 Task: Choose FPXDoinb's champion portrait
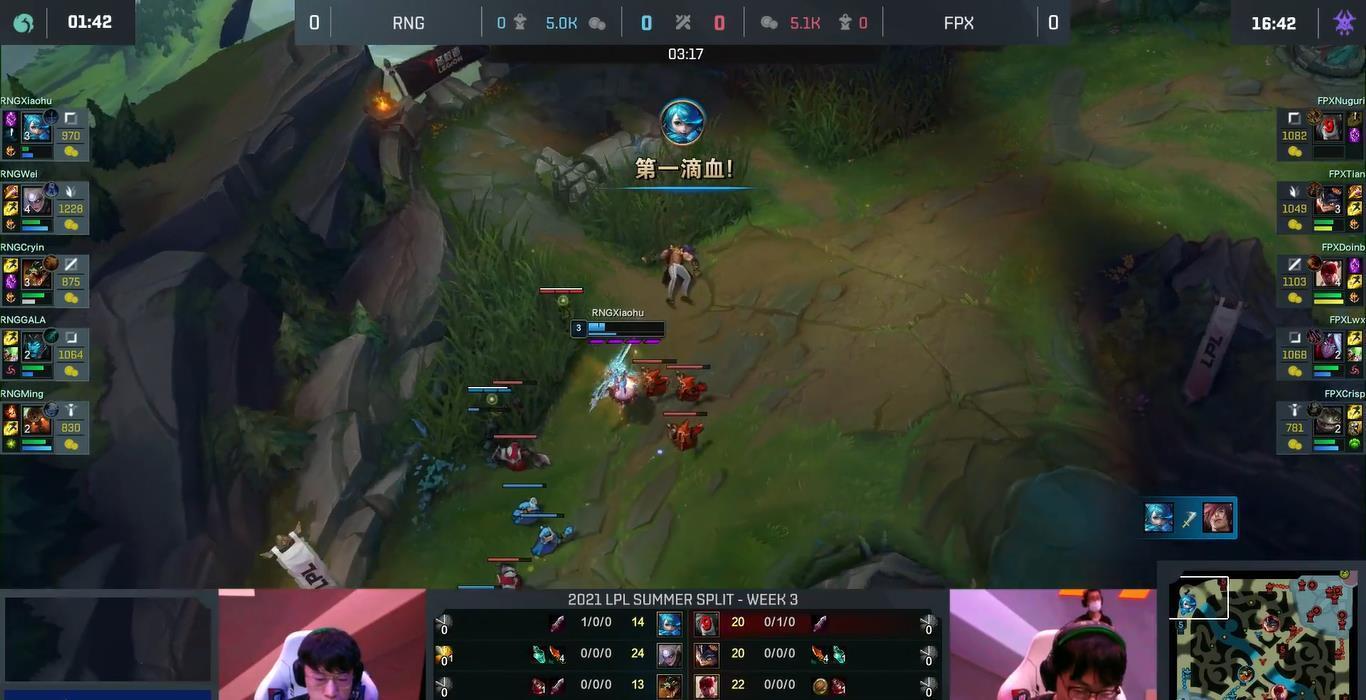click(x=1330, y=273)
